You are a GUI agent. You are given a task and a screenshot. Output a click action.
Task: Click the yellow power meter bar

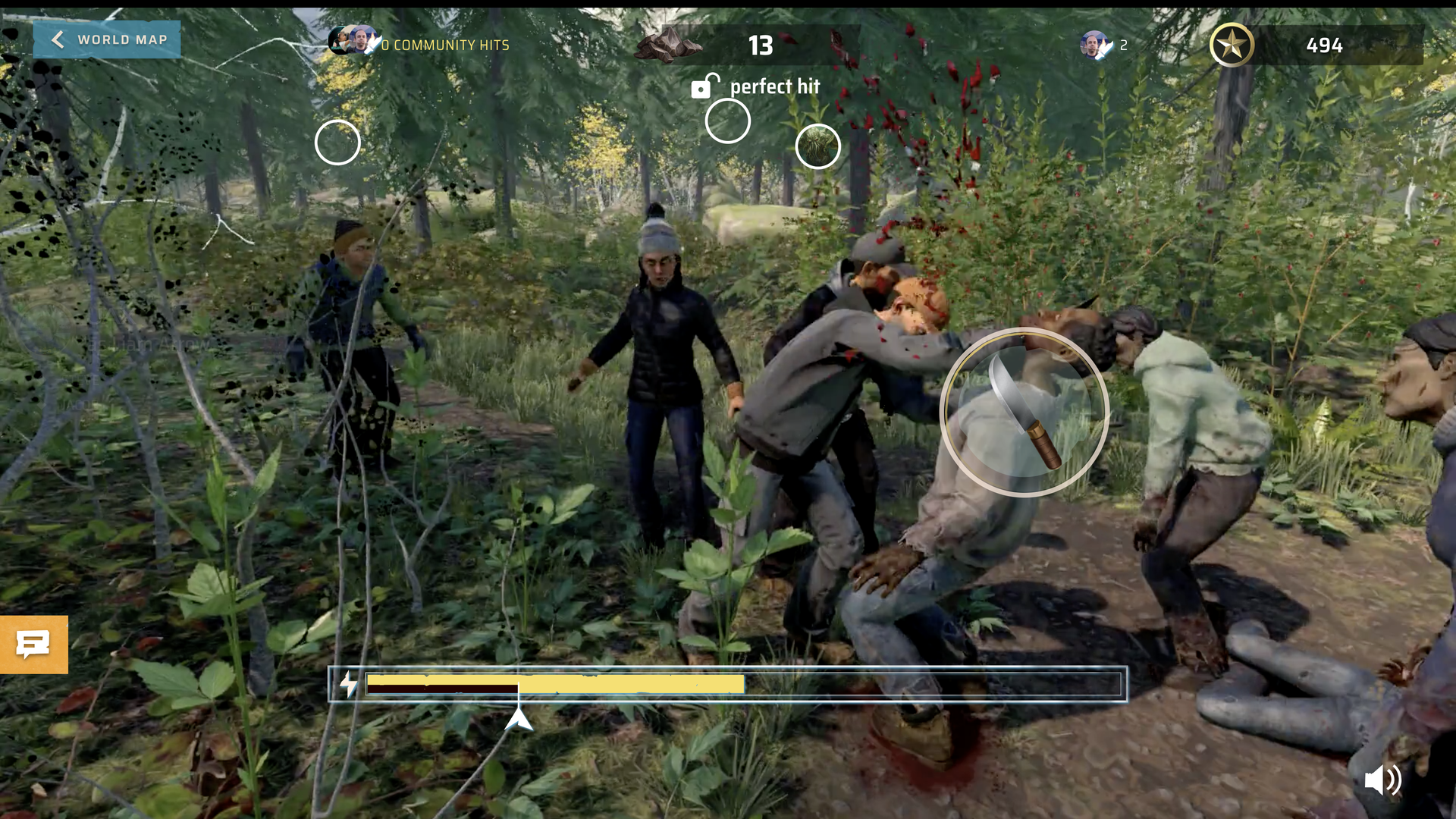tap(554, 683)
